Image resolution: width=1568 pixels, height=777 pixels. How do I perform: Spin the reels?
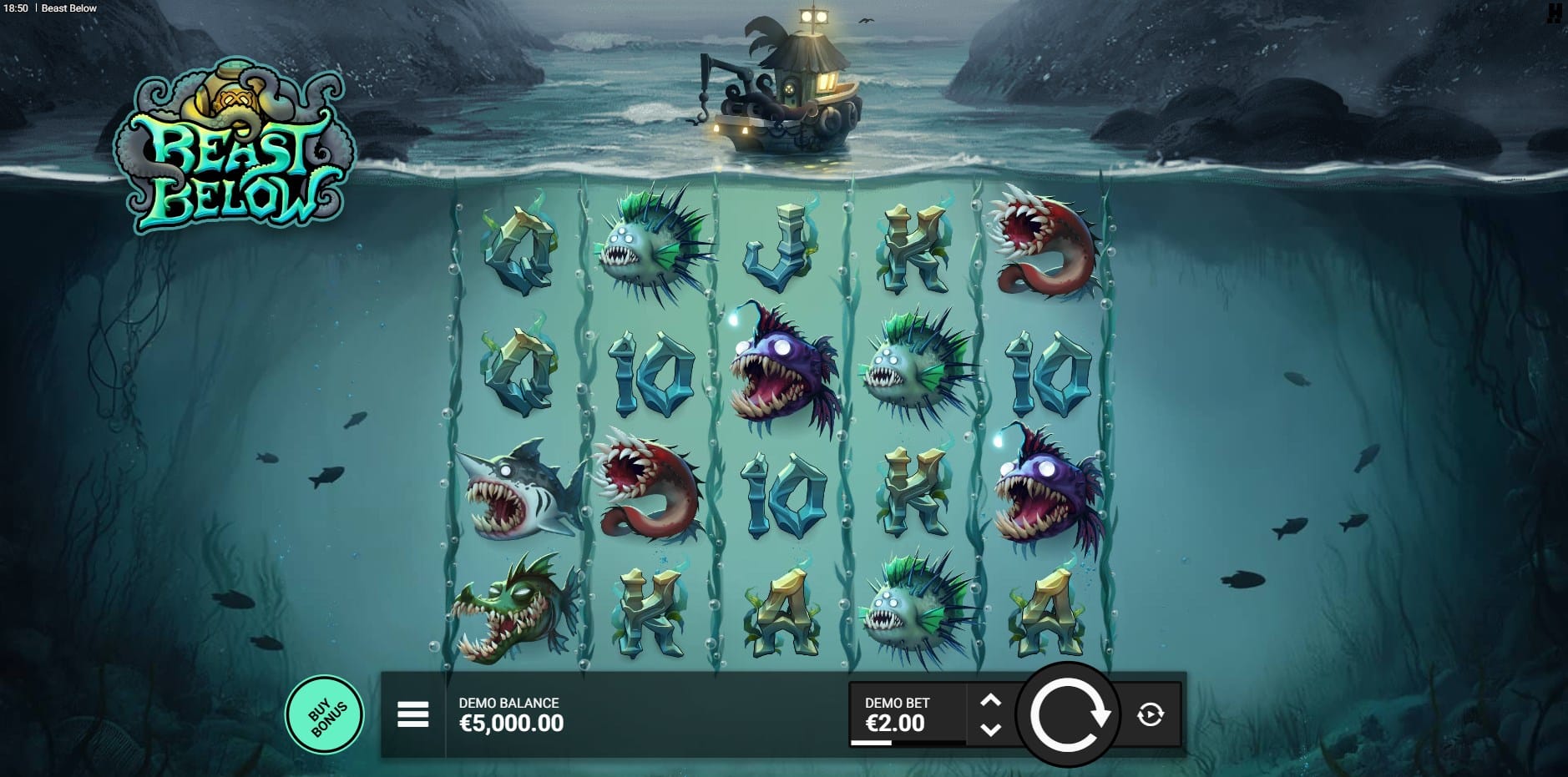pyautogui.click(x=1068, y=714)
